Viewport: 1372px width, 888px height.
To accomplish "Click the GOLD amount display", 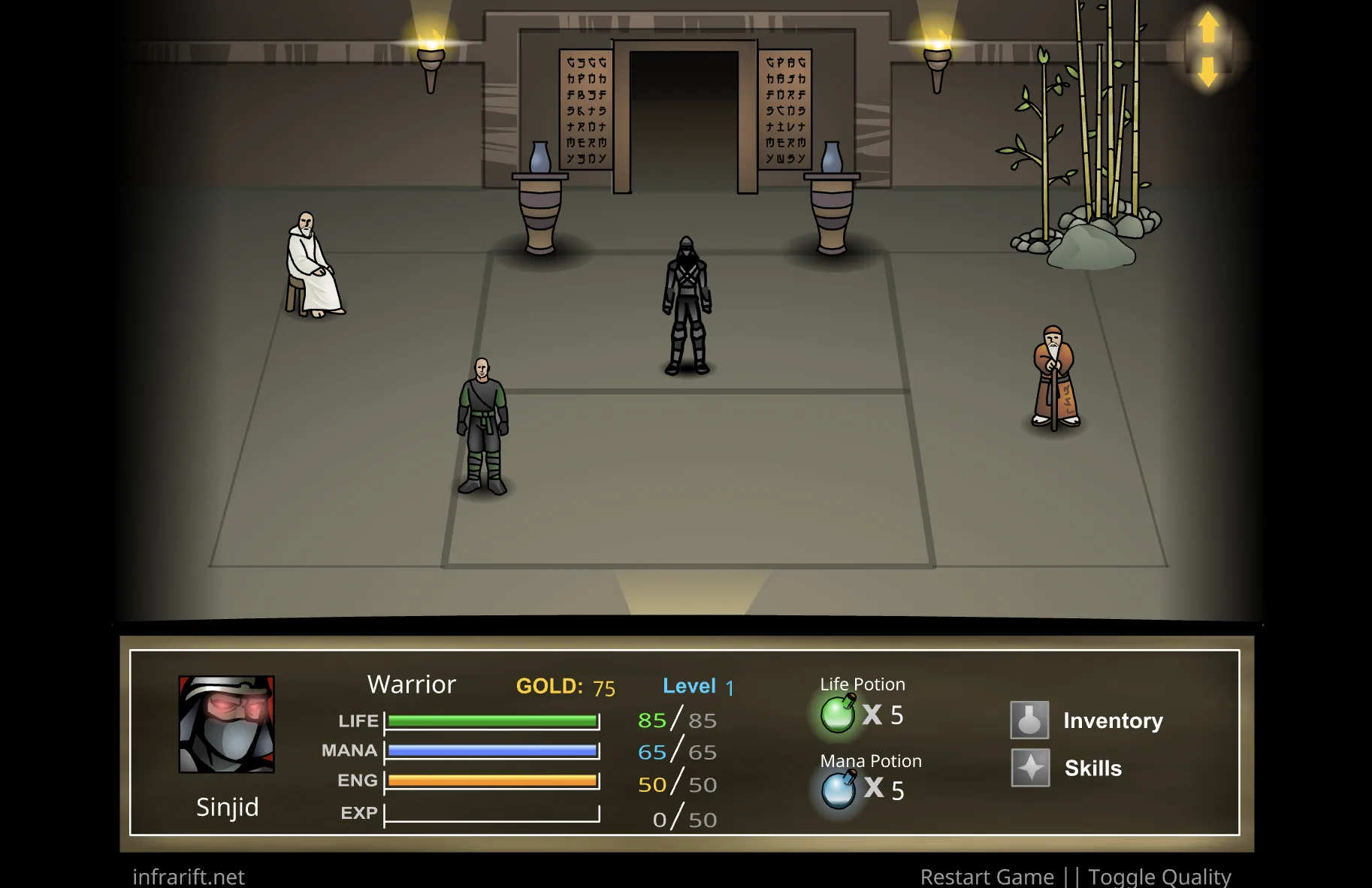I will 565,686.
